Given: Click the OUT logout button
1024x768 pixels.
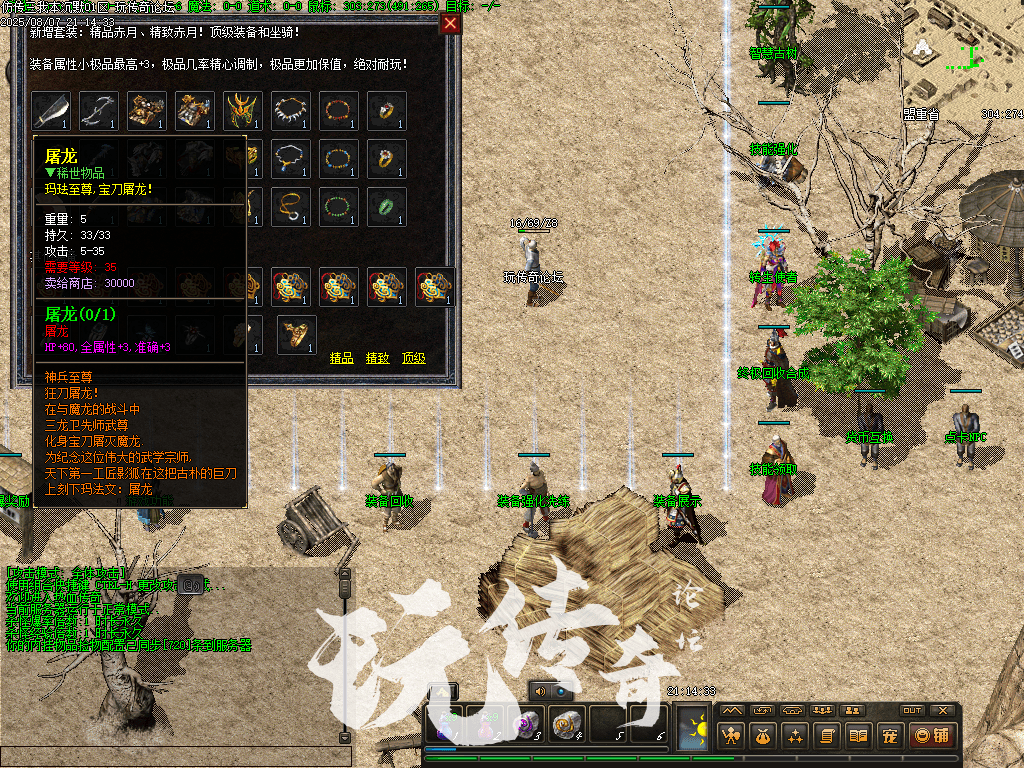Looking at the screenshot, I should tap(911, 711).
